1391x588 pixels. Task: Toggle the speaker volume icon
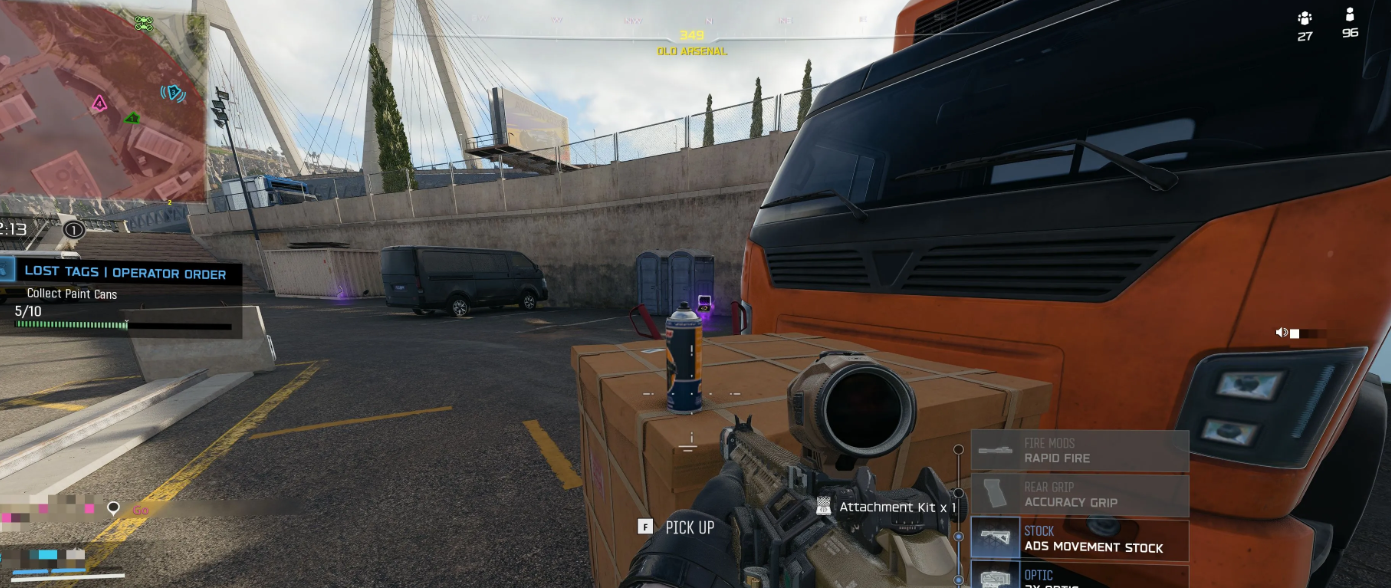pos(1281,333)
